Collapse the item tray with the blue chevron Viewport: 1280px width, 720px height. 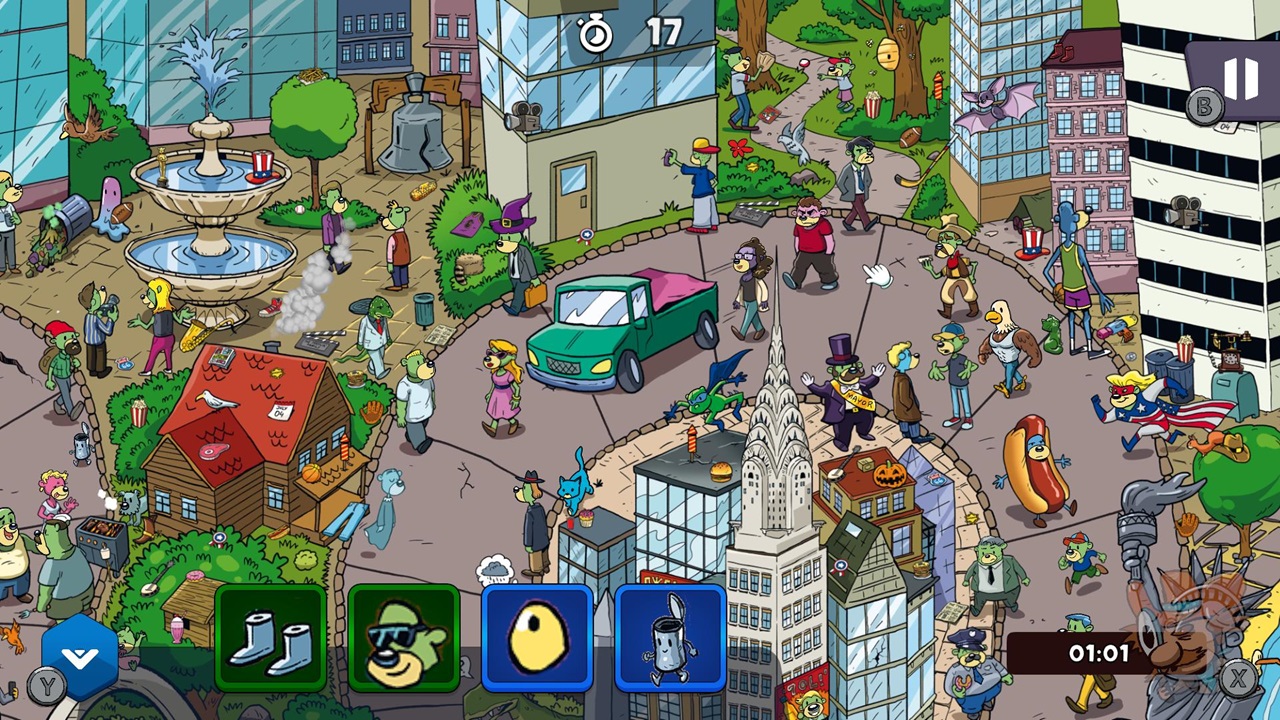[x=80, y=655]
